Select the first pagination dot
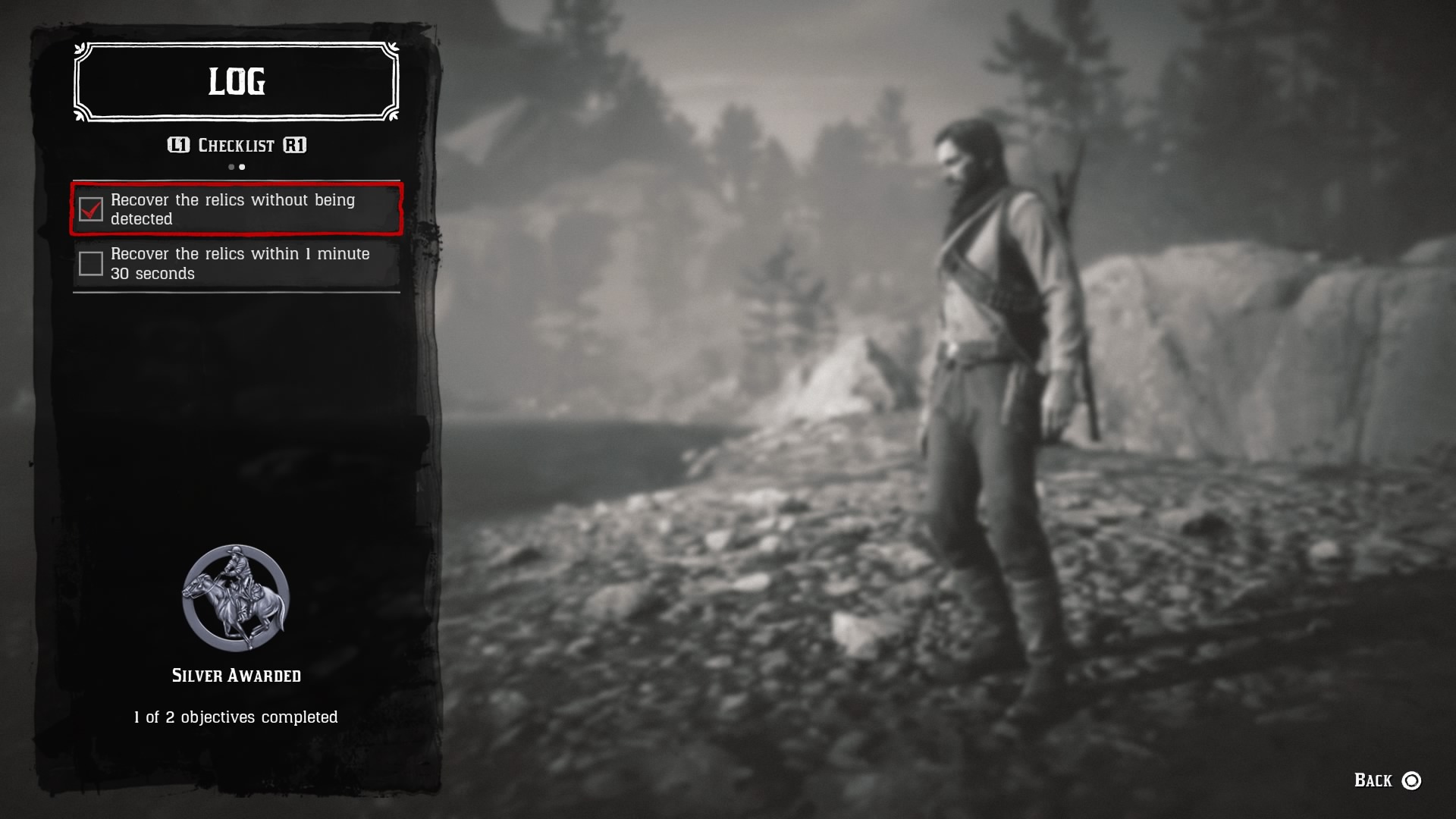Viewport: 1456px width, 819px height. pyautogui.click(x=231, y=167)
